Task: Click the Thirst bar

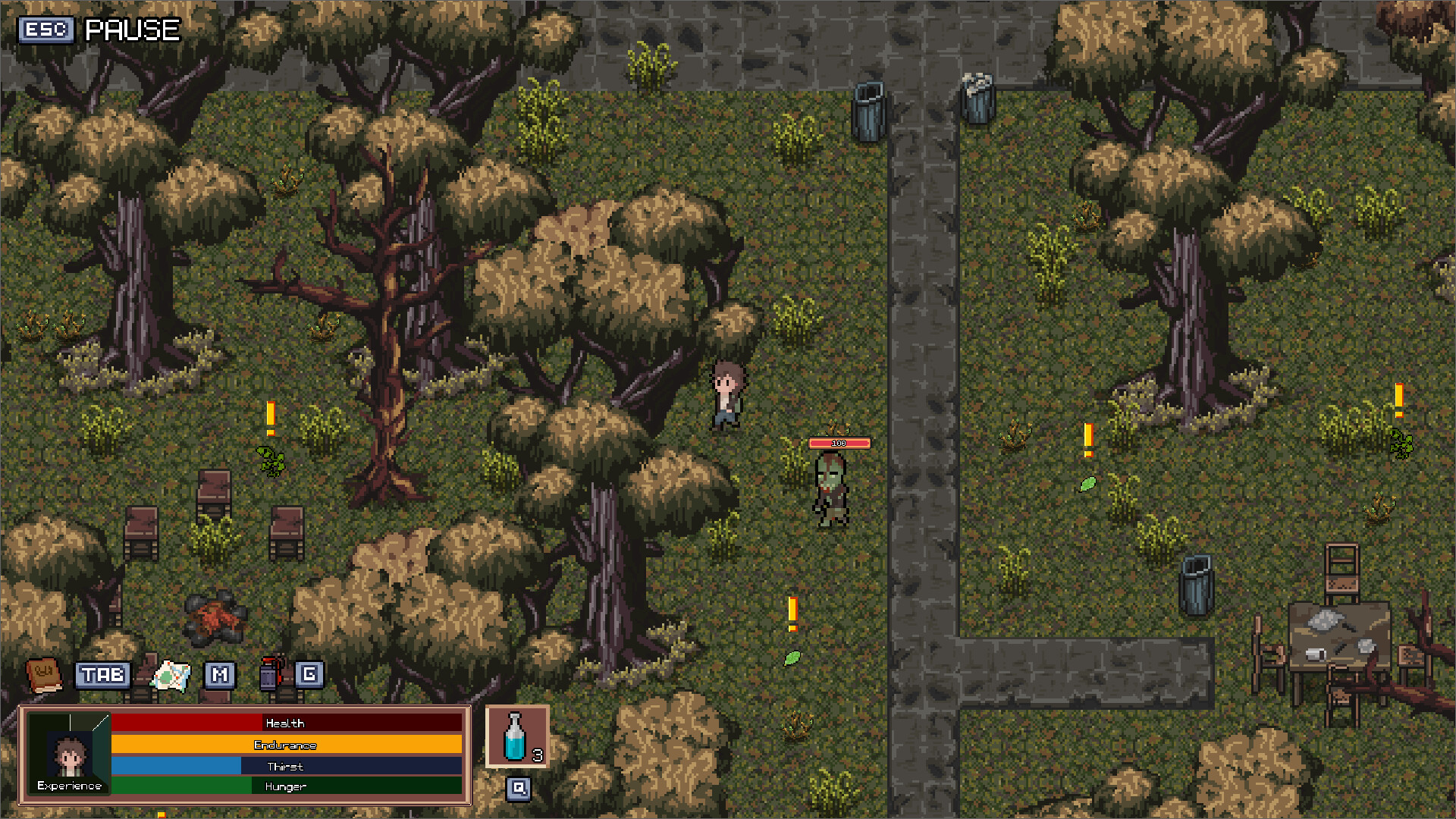Action: tap(284, 766)
